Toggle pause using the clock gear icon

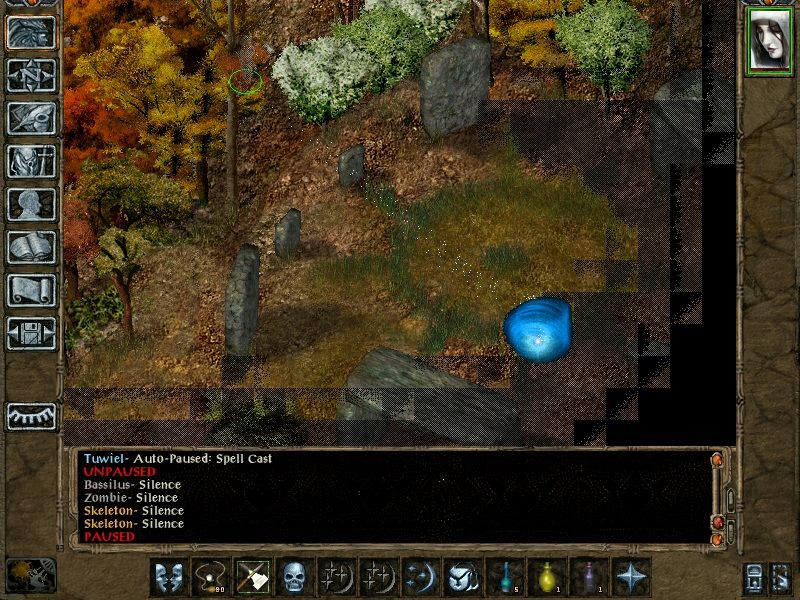click(x=31, y=575)
